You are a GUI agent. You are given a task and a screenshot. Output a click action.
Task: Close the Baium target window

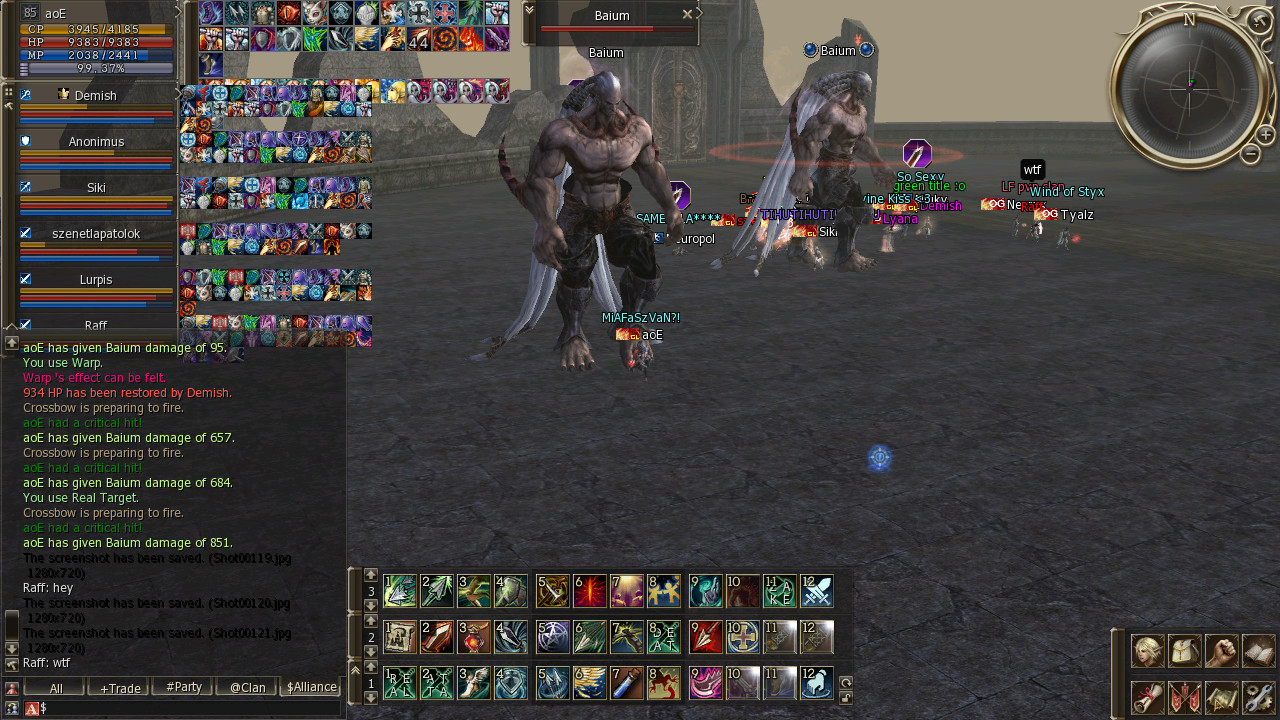687,15
